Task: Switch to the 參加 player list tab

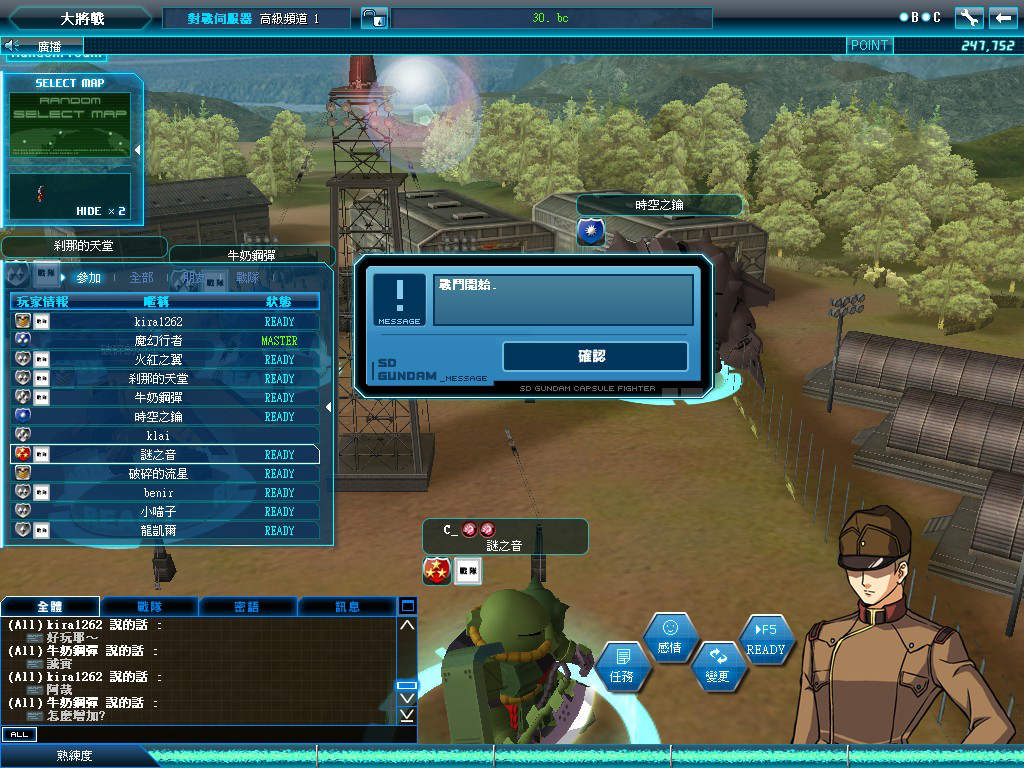Action: [88, 278]
